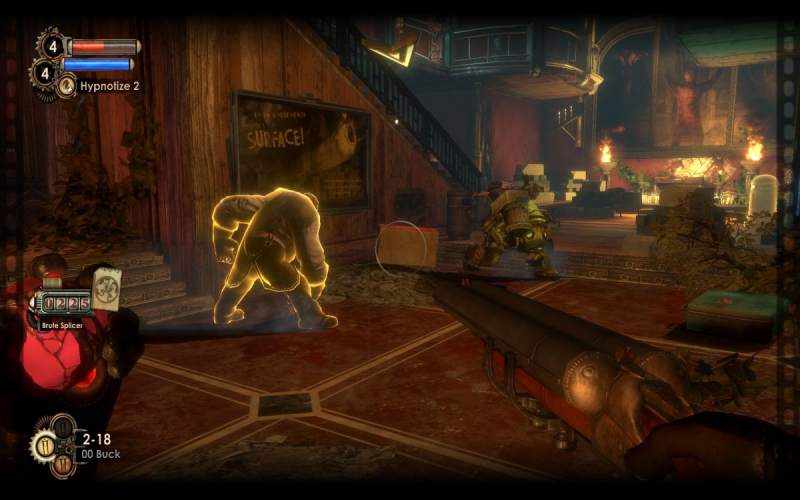Select the darkened empty ammo type icon
Viewport: 800px width, 500px height.
tap(61, 428)
